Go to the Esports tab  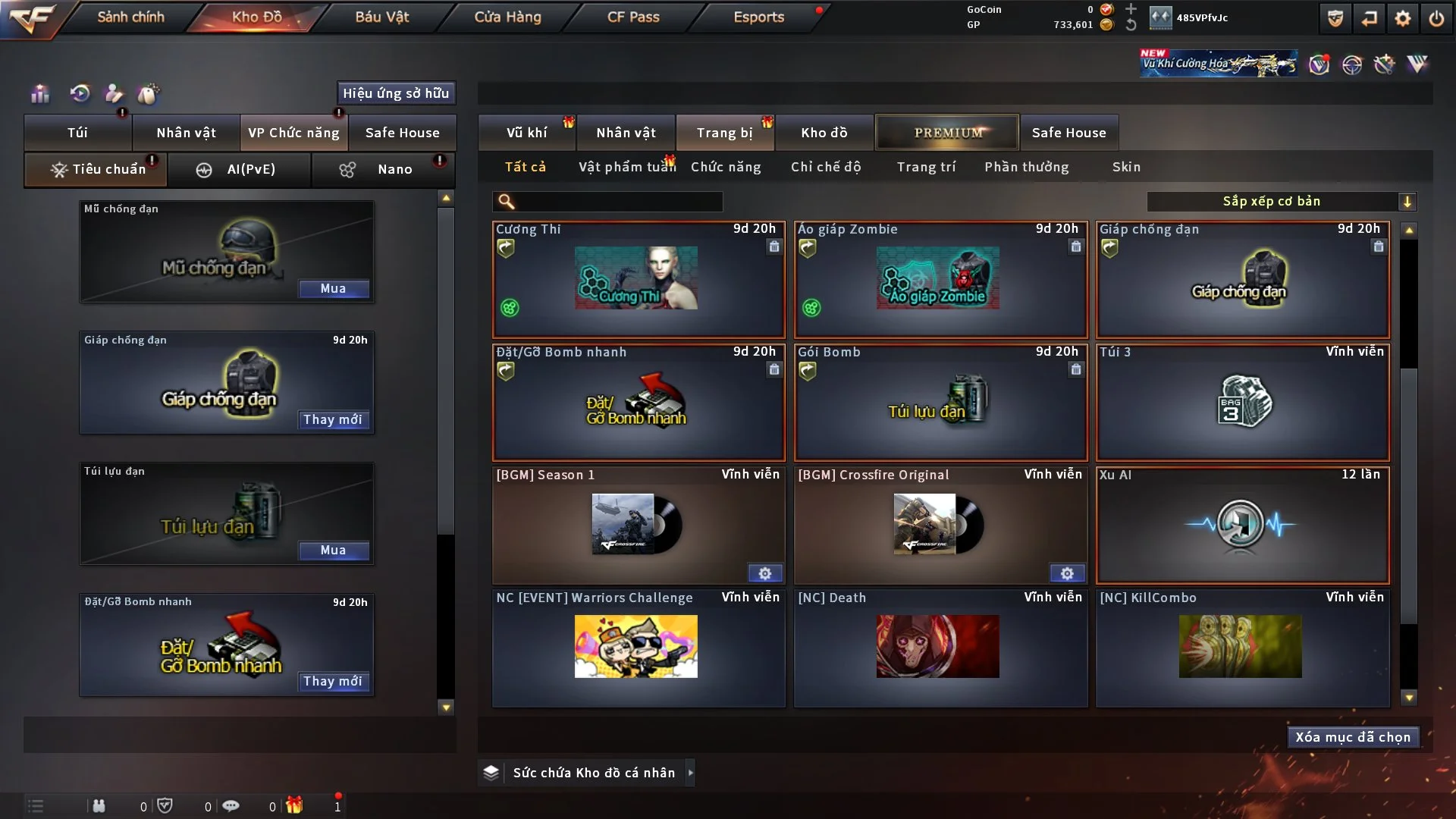pyautogui.click(x=758, y=17)
